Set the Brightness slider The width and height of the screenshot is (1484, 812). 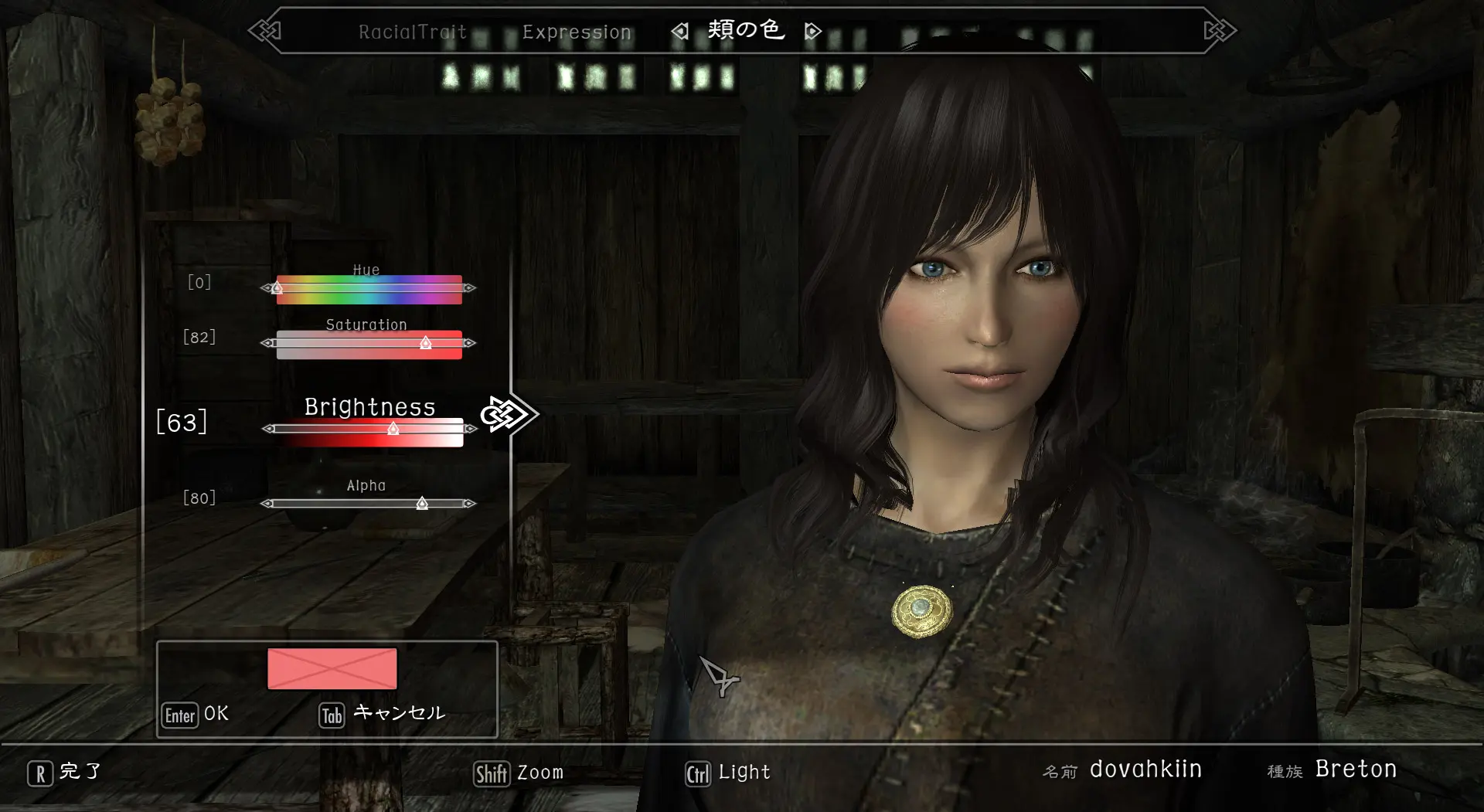[x=369, y=430]
